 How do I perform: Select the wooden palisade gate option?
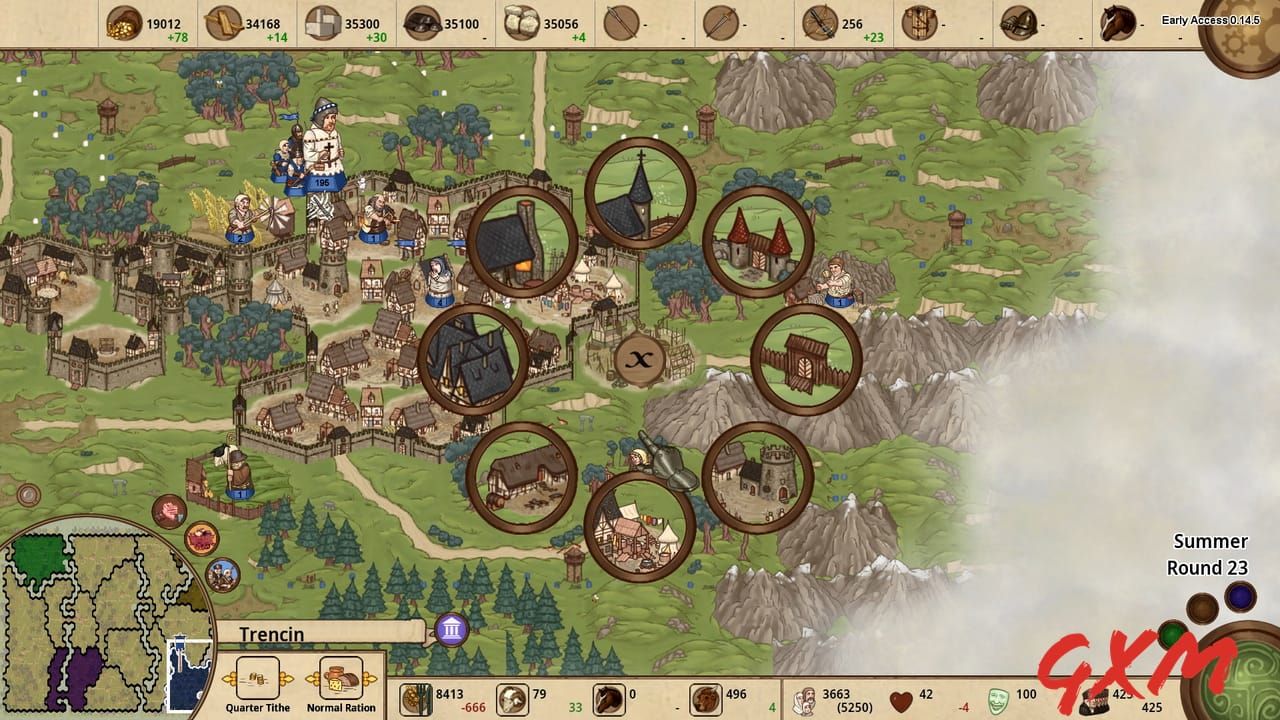(x=808, y=355)
